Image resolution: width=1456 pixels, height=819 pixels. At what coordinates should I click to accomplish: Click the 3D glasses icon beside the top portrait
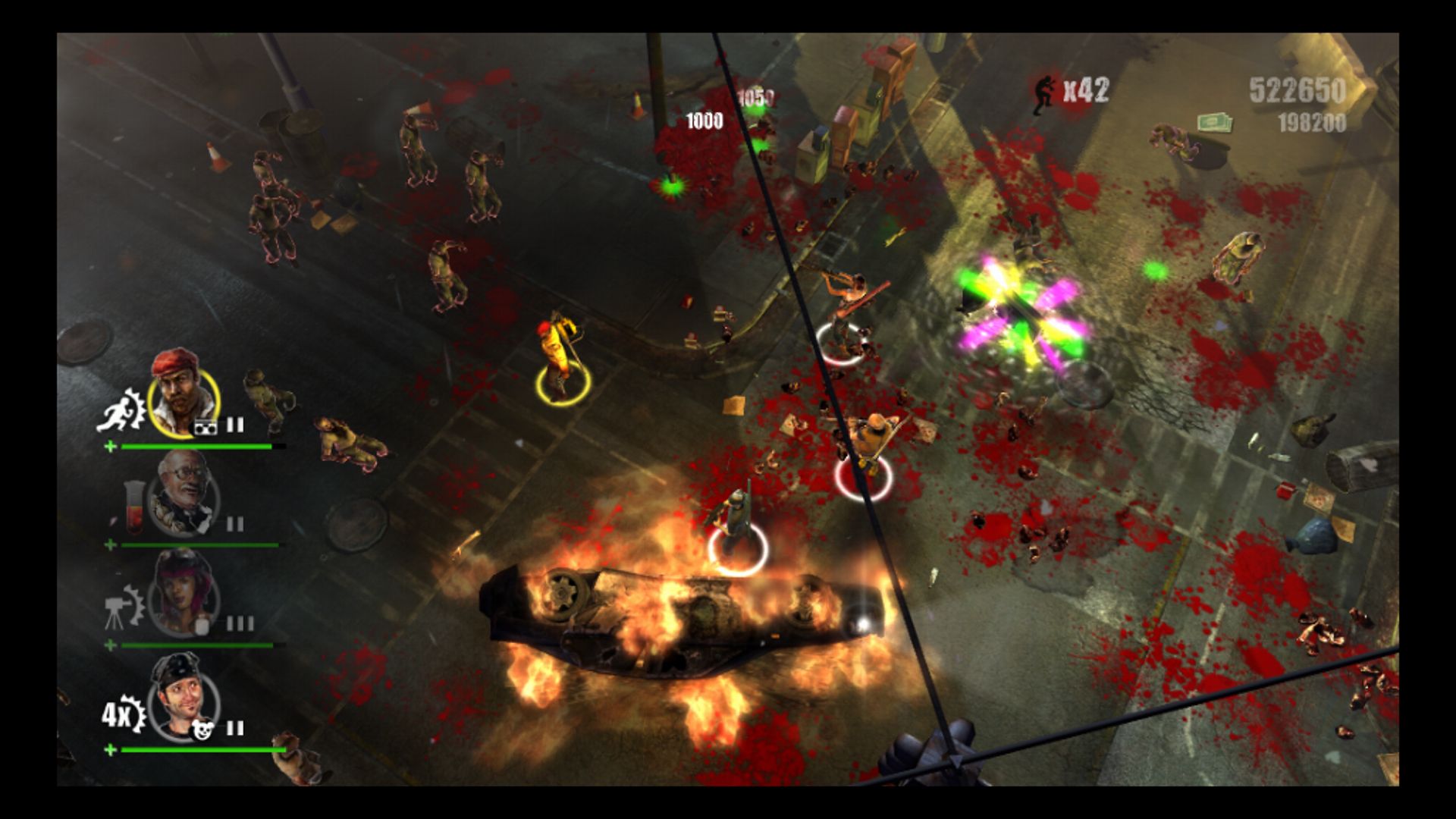(x=206, y=426)
